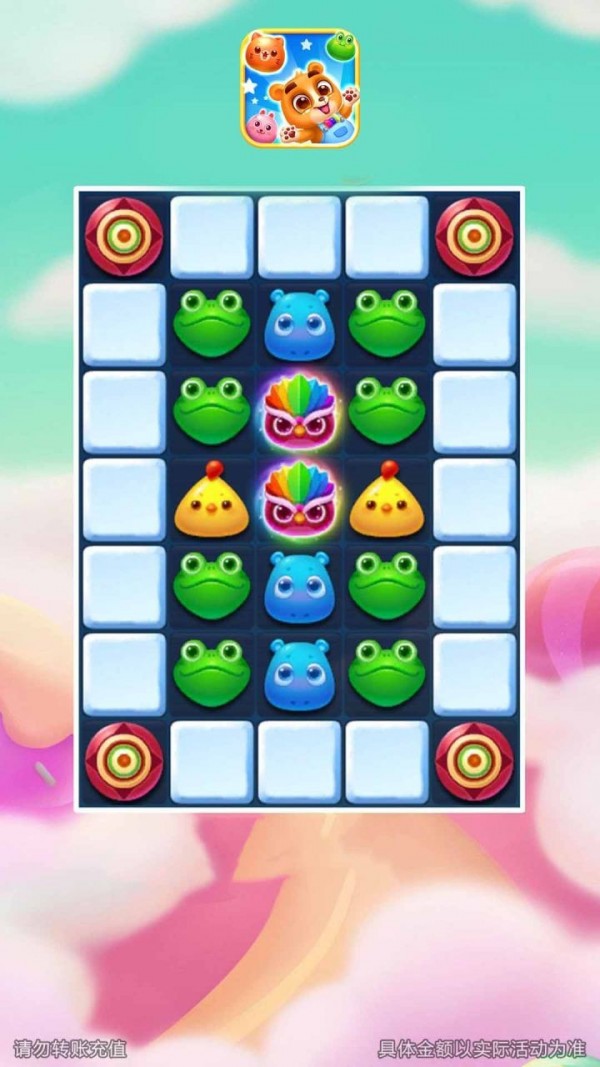Pick the yellow chick left of the rainbow owl
Image resolution: width=600 pixels, height=1067 pixels.
click(211, 500)
